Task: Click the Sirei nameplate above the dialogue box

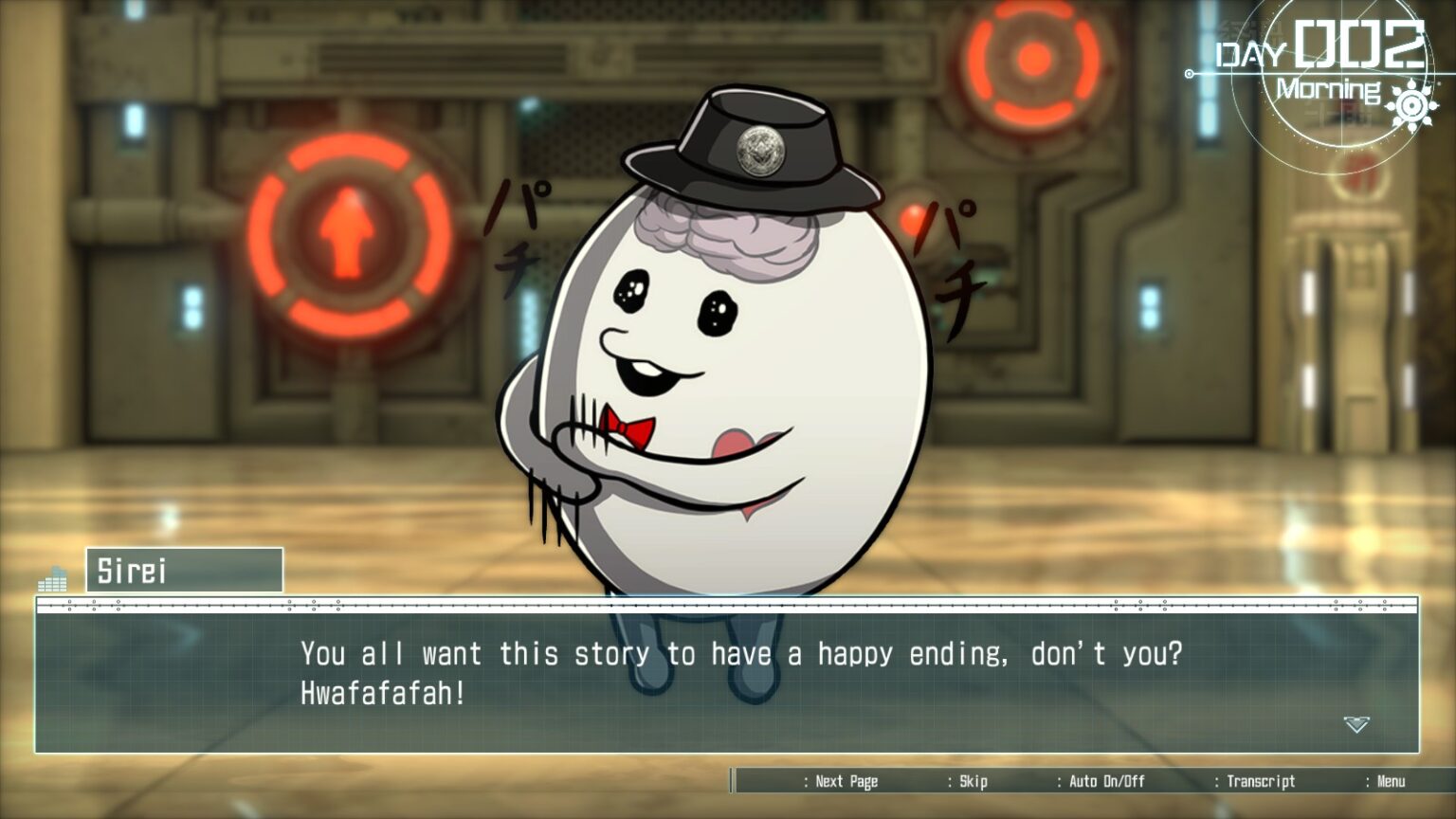Action: coord(183,570)
